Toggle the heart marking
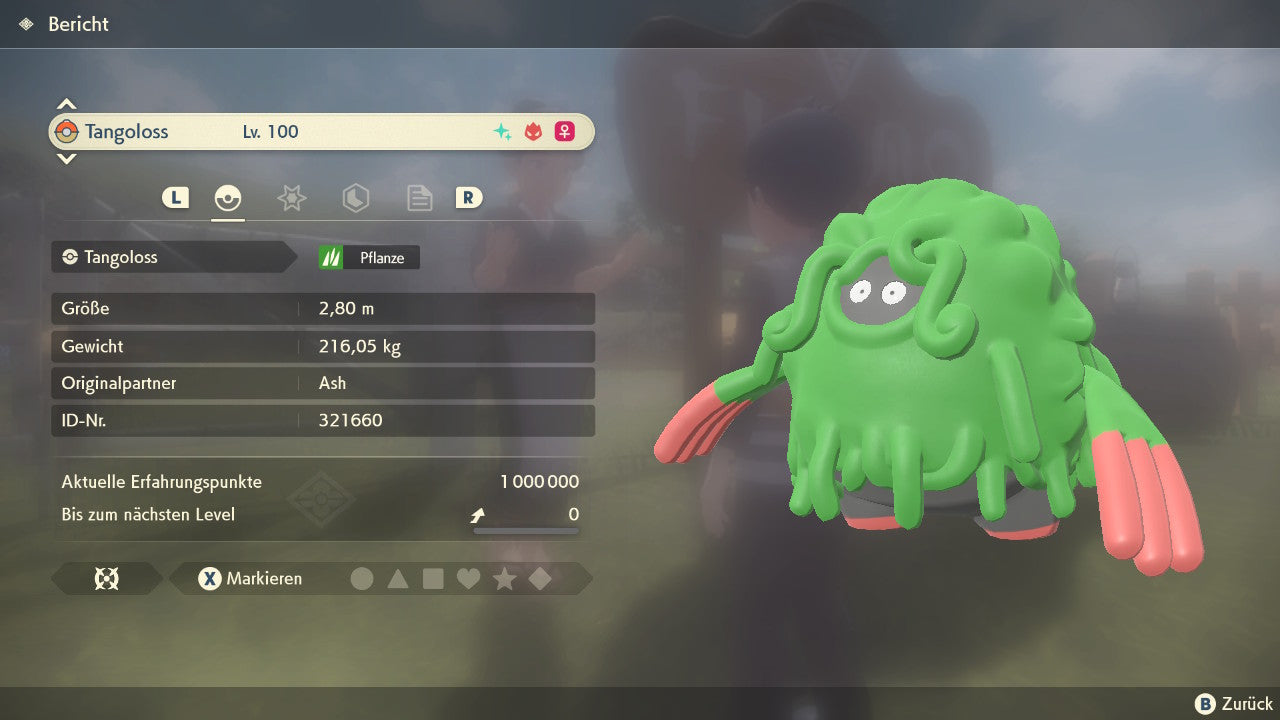 (468, 579)
